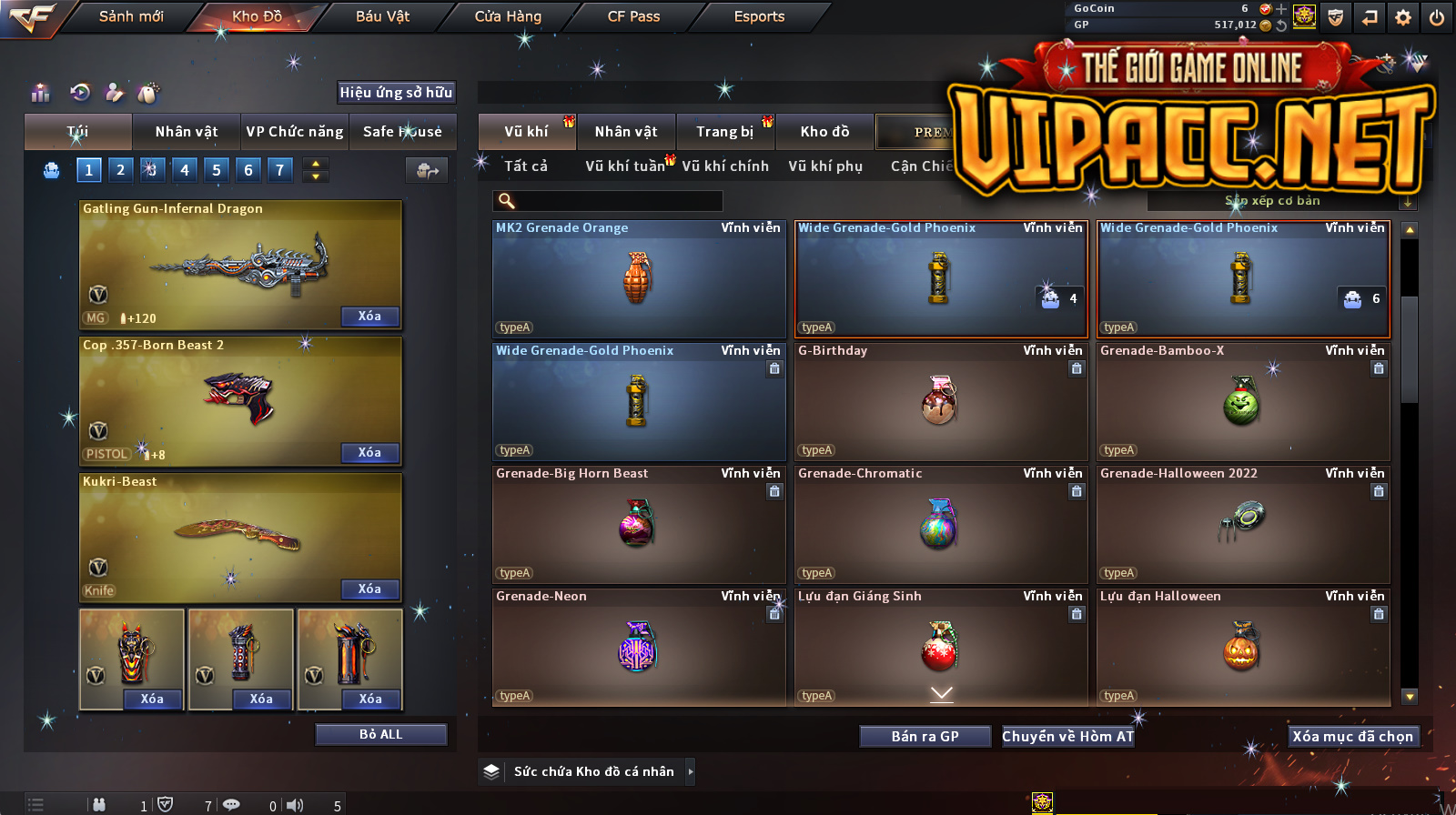Remove the Gatling Gun-Infernal Dragon with Xóa
The height and width of the screenshot is (815, 1456).
(x=369, y=317)
